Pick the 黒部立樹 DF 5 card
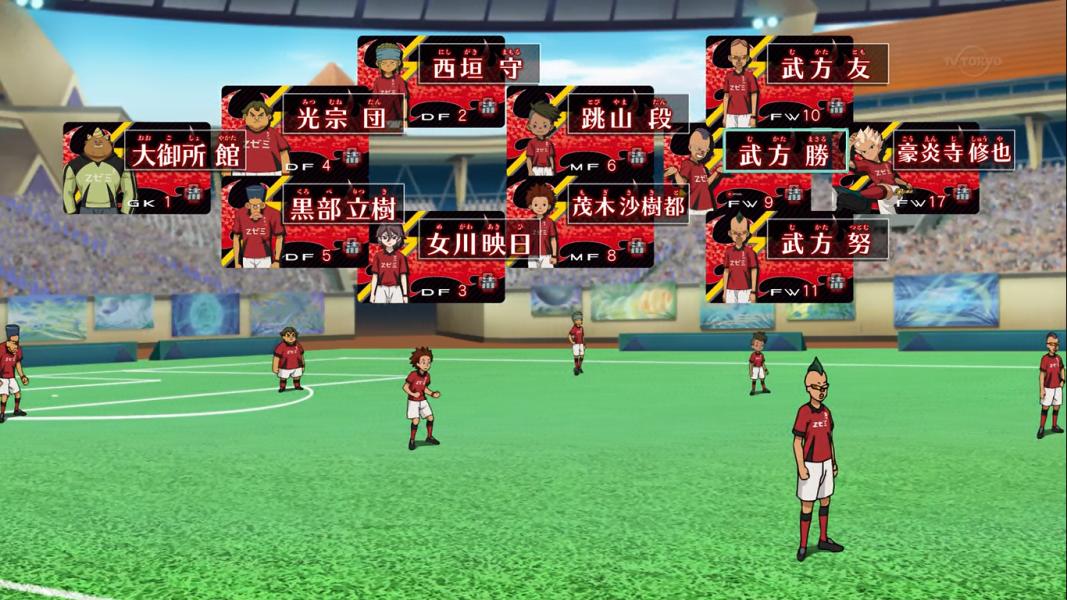Image resolution: width=1067 pixels, height=600 pixels. [296, 224]
